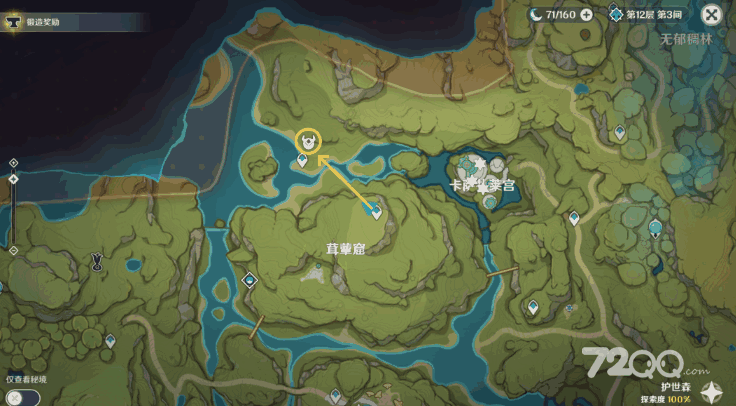Open the map region selector star icon
Screen dimensions: 736x406
[x=714, y=391]
